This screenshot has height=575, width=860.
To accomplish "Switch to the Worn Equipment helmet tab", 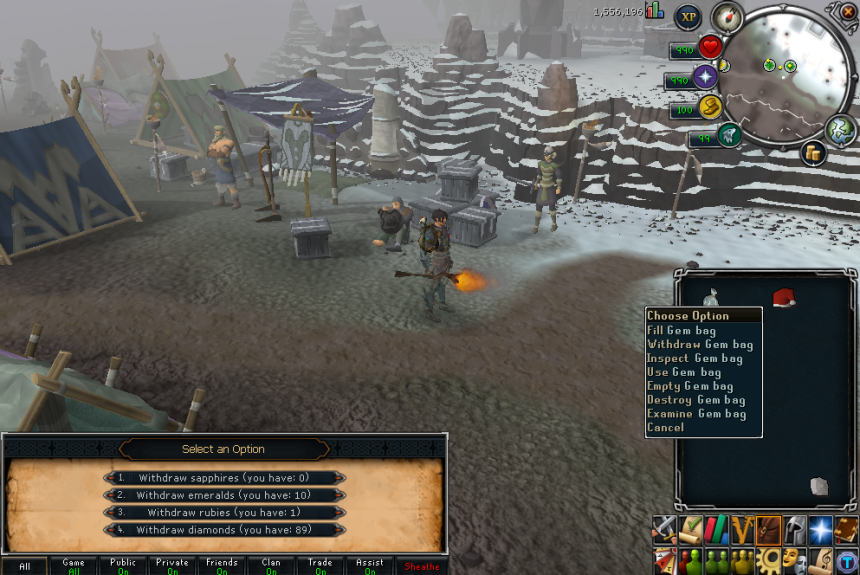I will click(x=794, y=530).
